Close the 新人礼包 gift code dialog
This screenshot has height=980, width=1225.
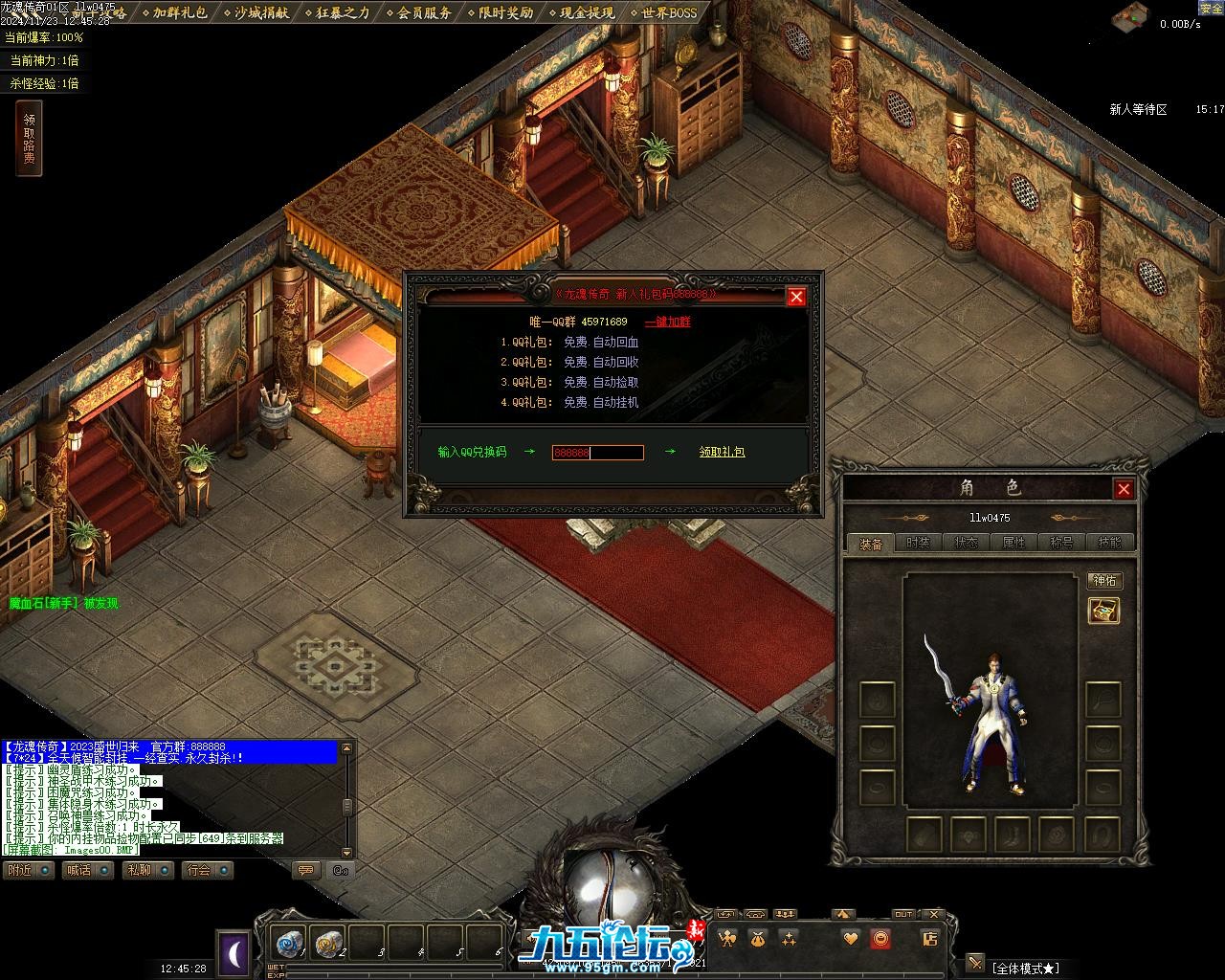pyautogui.click(x=795, y=297)
